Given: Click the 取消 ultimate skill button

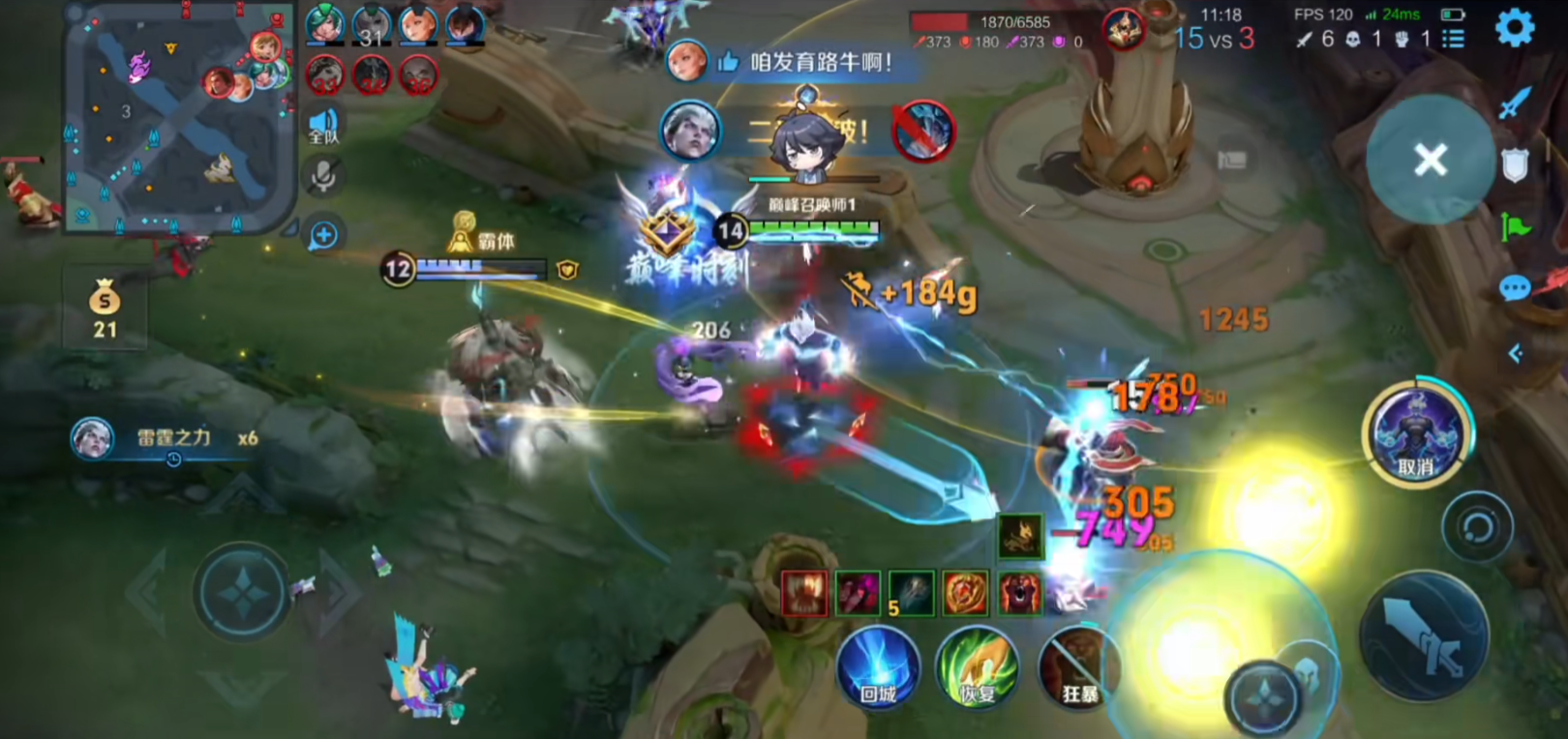Looking at the screenshot, I should [1416, 434].
